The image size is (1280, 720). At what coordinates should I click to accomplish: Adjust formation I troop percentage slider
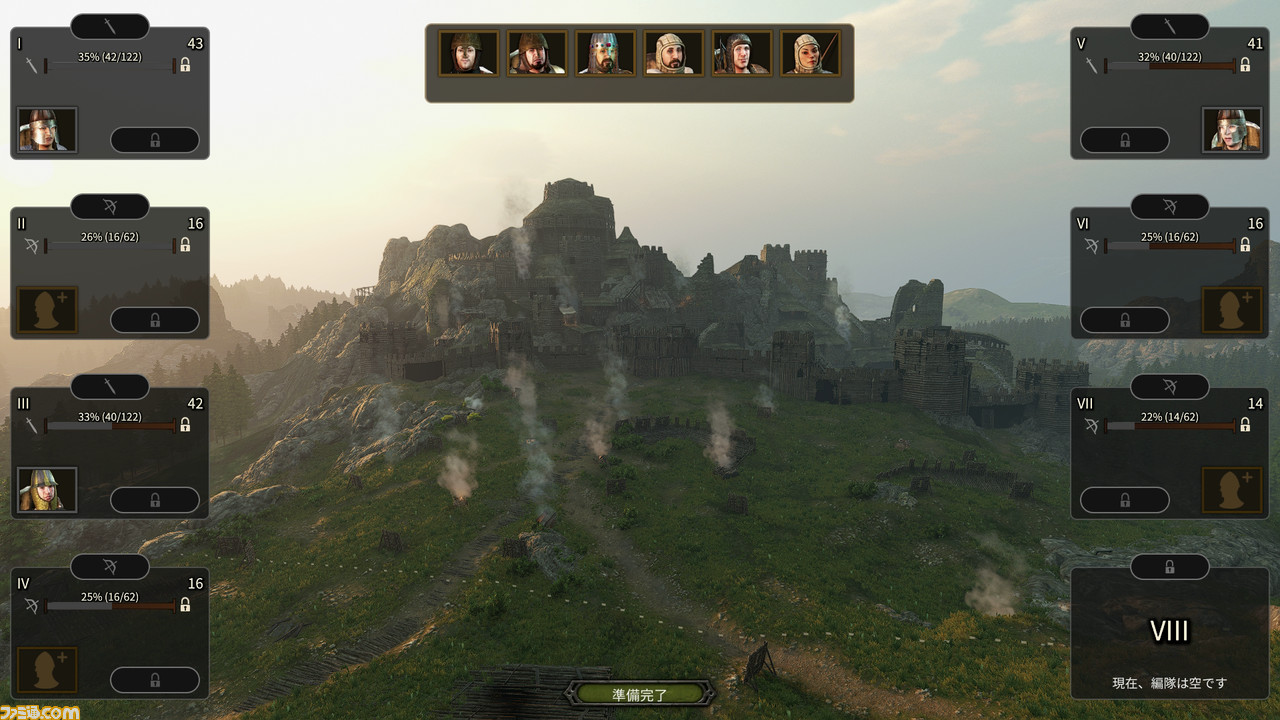110,66
